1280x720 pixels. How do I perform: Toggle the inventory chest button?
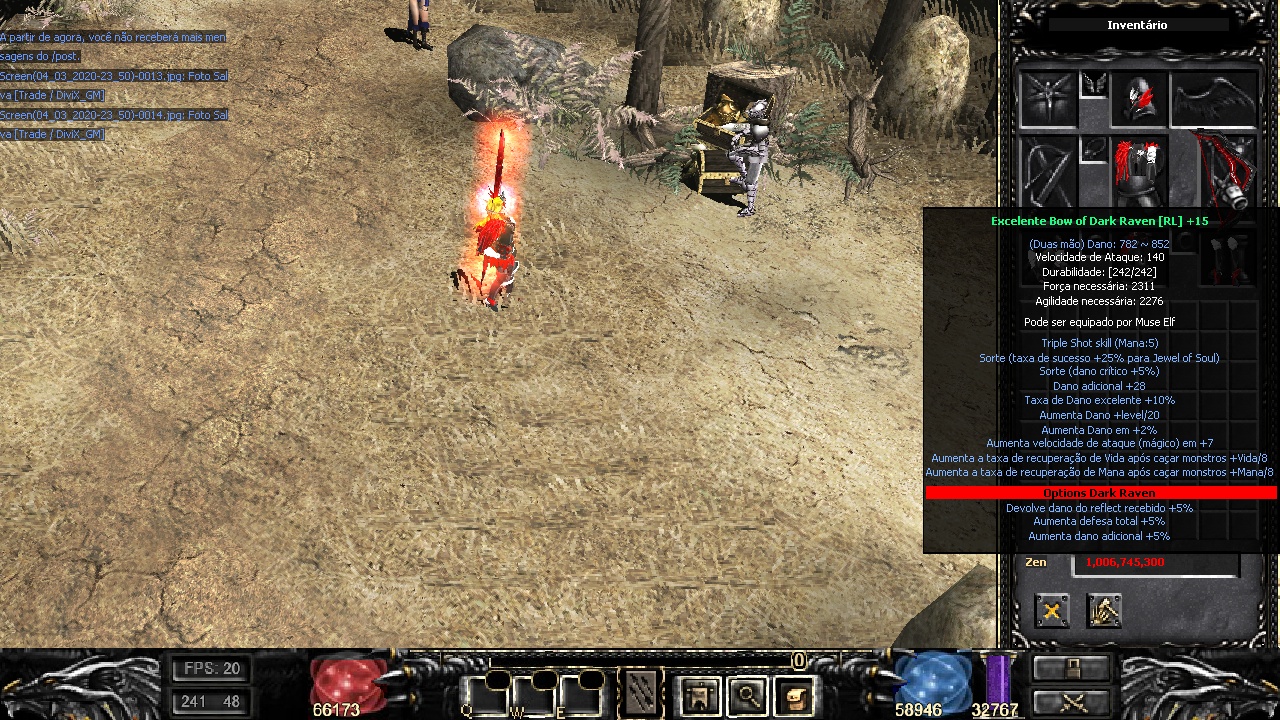tap(1072, 668)
